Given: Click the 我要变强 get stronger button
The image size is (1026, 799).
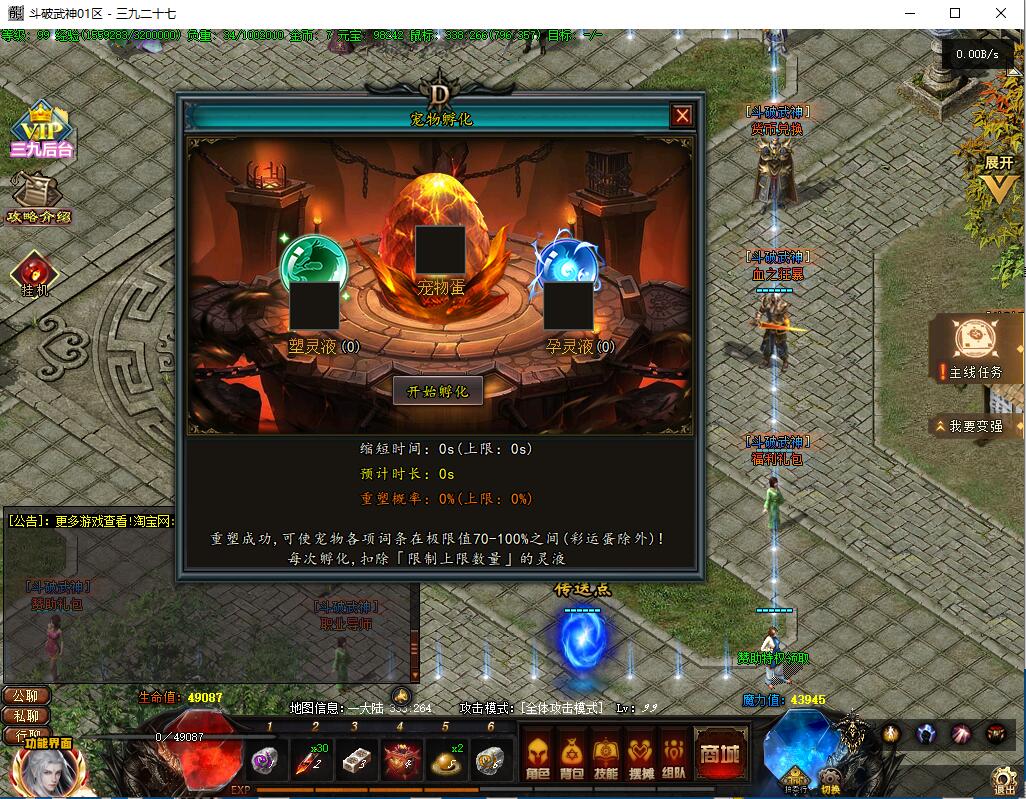Looking at the screenshot, I should (975, 426).
